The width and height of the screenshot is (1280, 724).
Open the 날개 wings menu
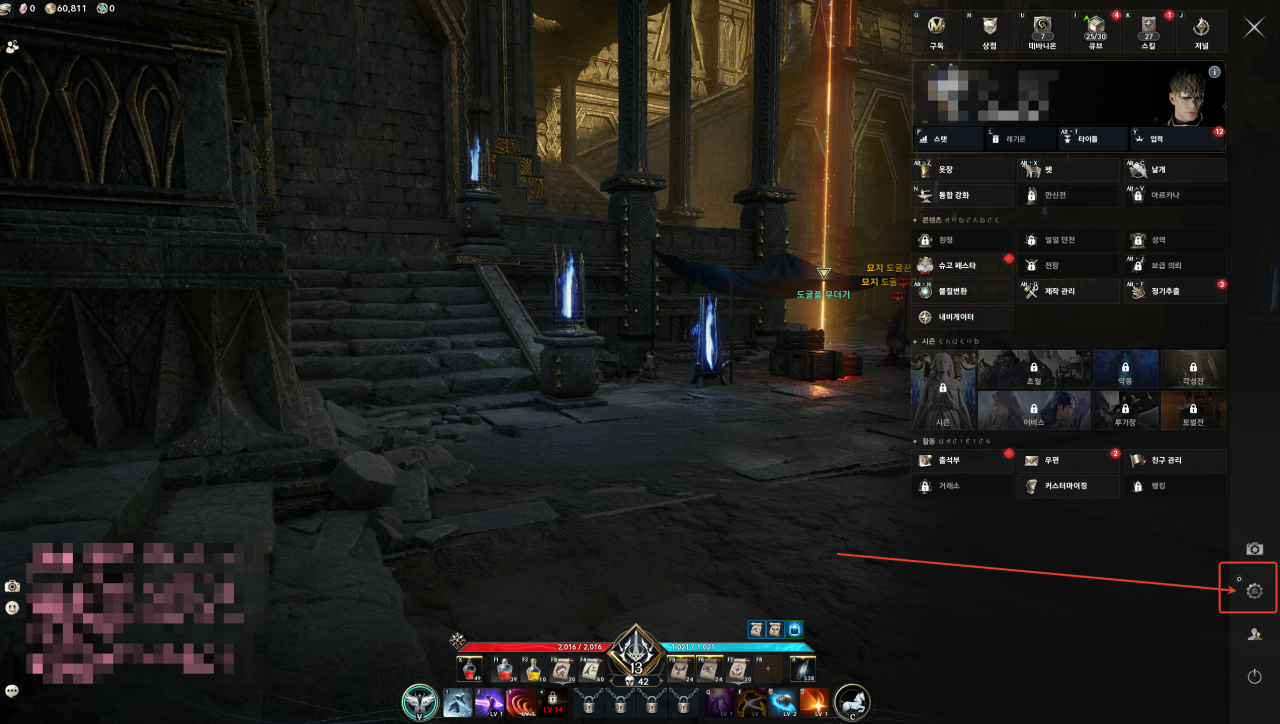(x=1174, y=170)
